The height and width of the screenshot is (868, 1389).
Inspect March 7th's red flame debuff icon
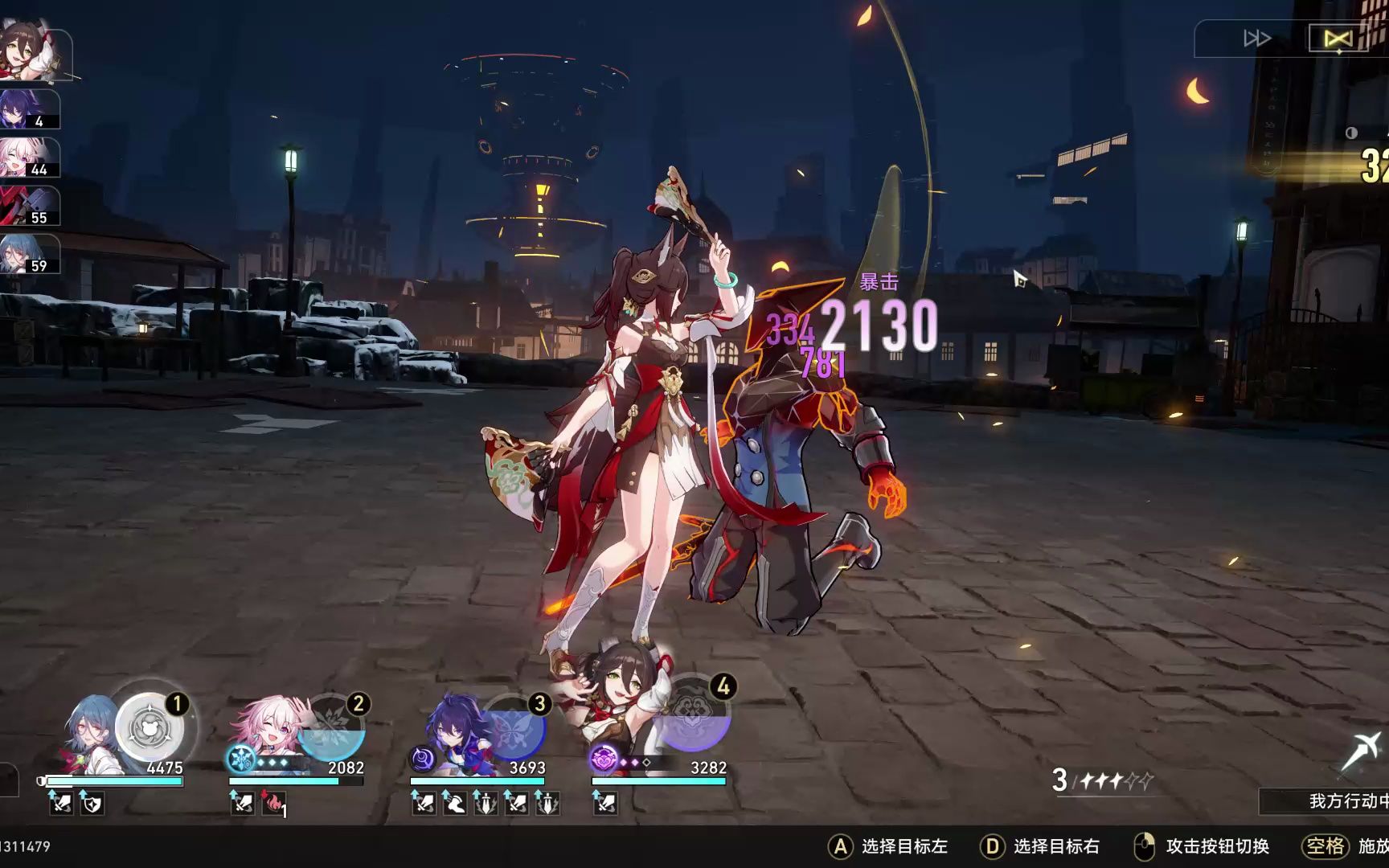pyautogui.click(x=273, y=802)
